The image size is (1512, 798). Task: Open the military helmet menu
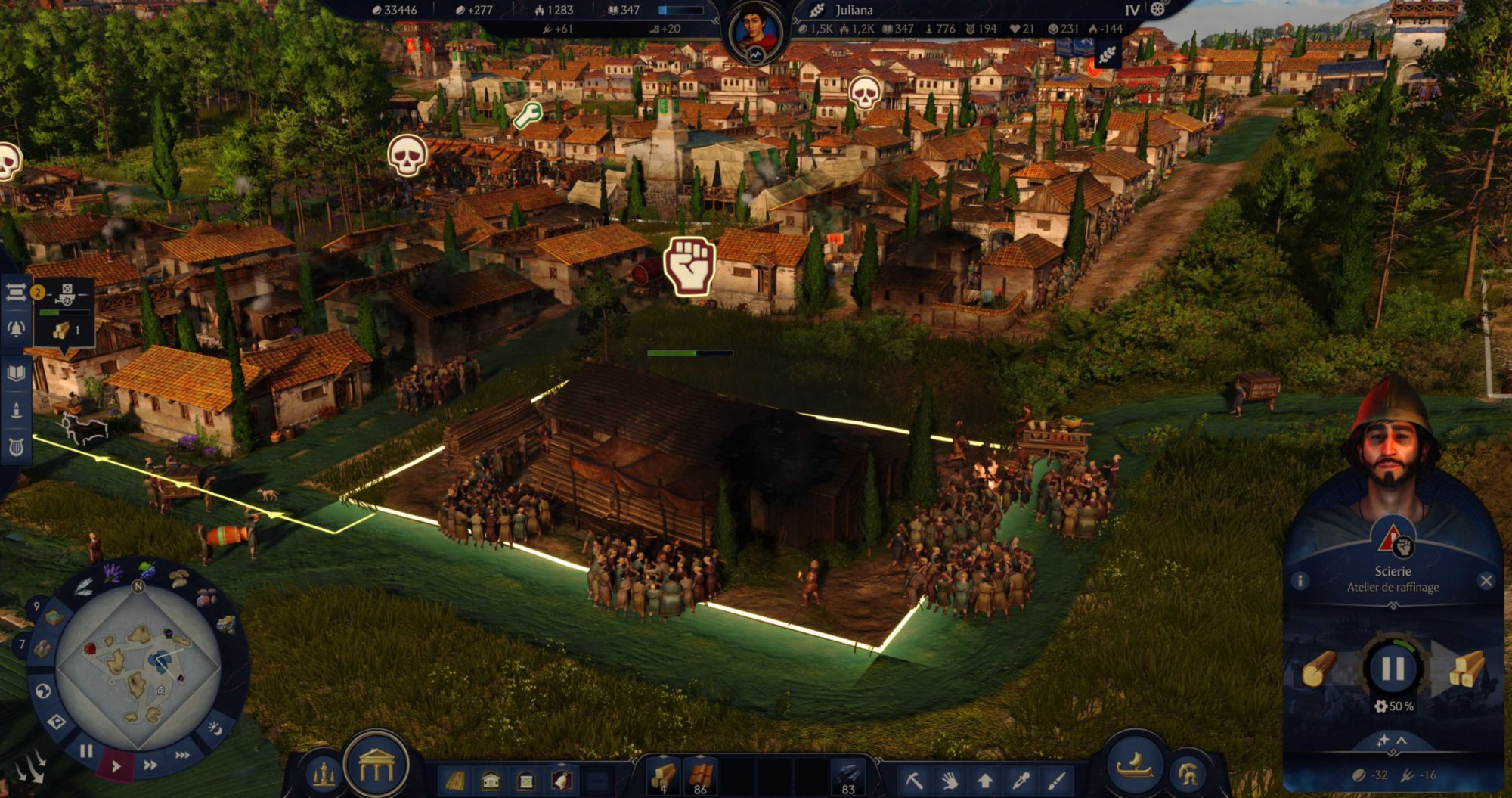point(1188,774)
